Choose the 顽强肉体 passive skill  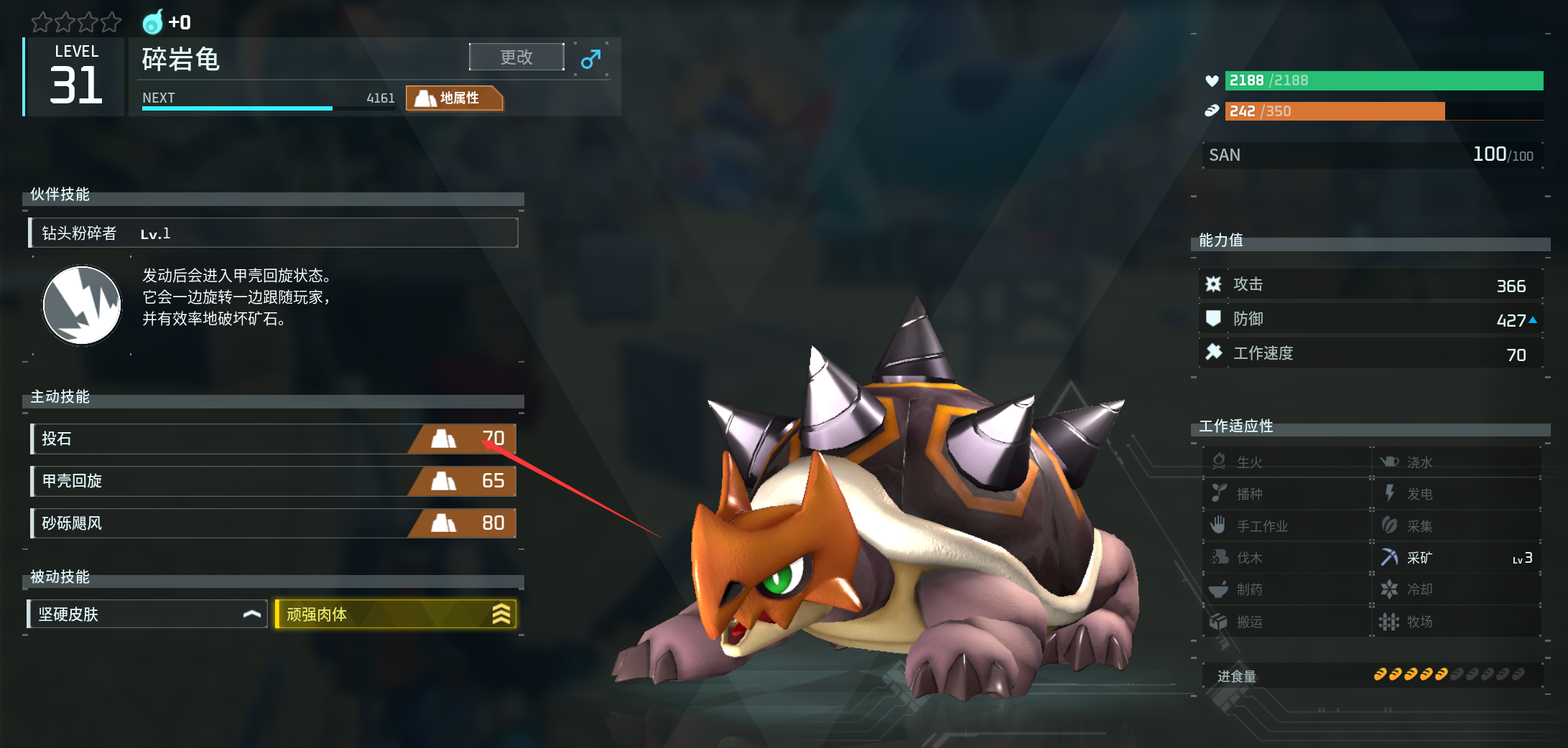tap(395, 614)
